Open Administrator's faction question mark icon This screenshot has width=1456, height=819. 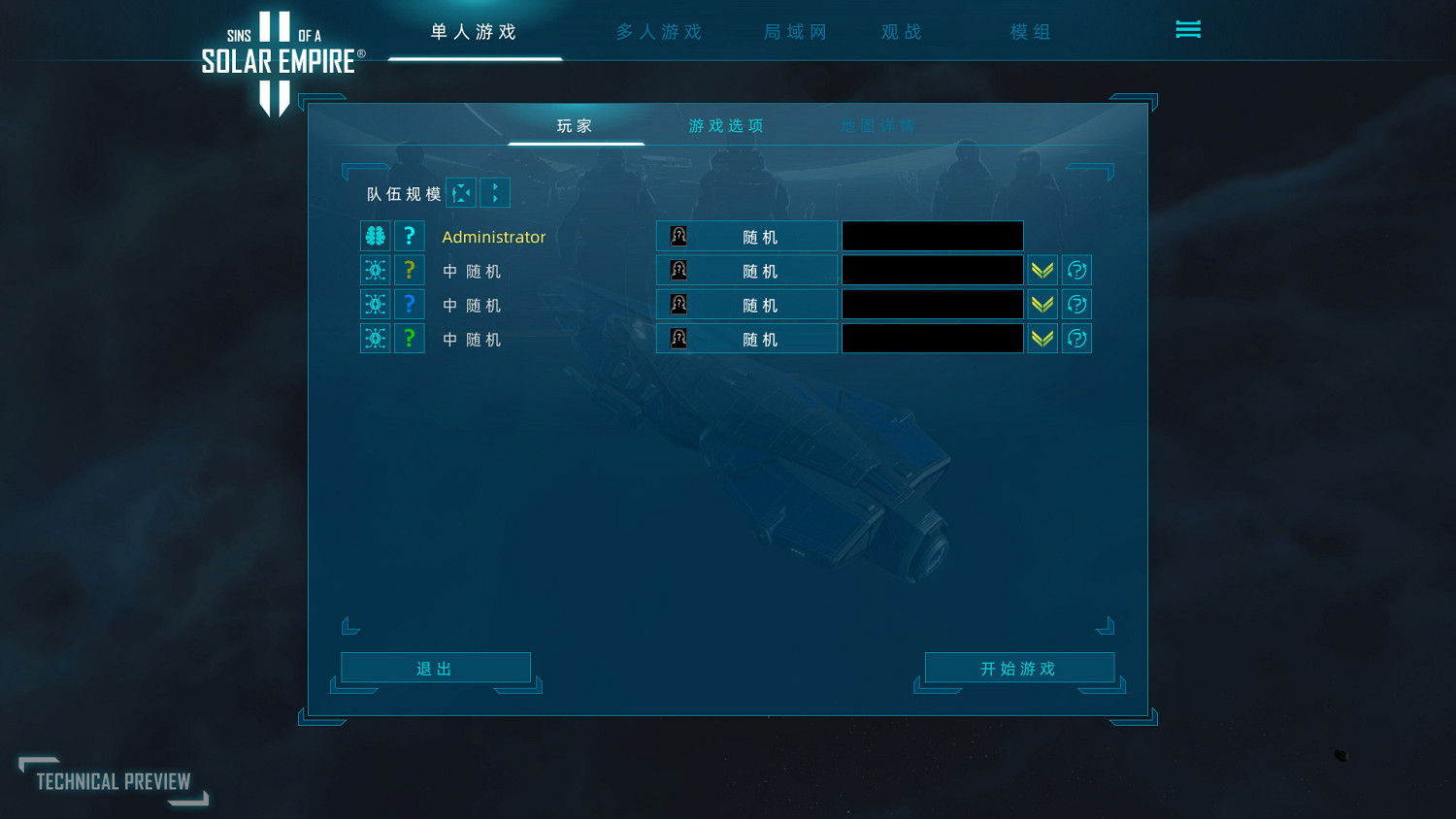(x=409, y=235)
